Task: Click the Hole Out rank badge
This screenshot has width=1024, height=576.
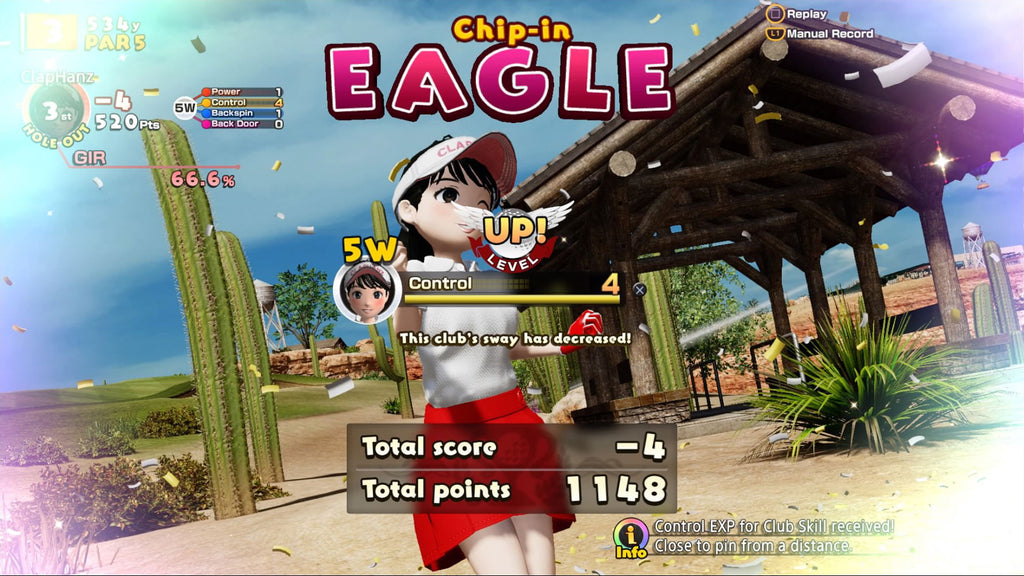Action: pos(54,108)
